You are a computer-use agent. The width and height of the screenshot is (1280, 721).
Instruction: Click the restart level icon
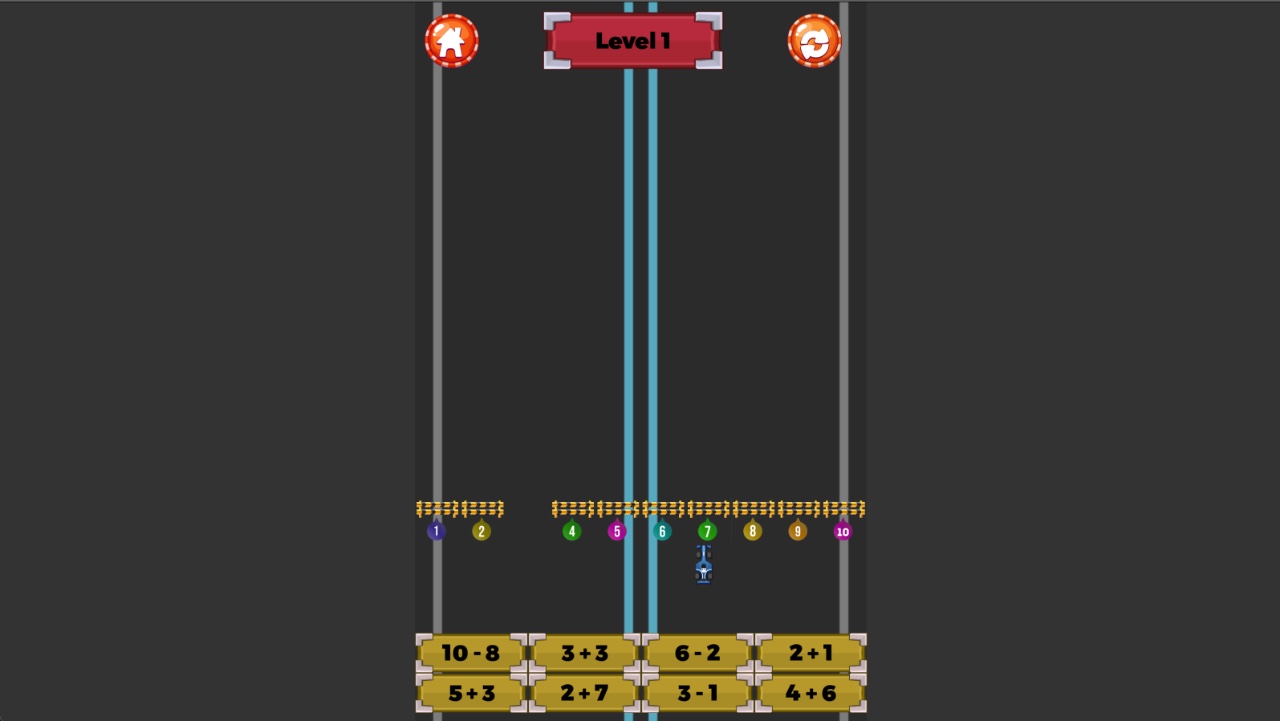click(815, 40)
